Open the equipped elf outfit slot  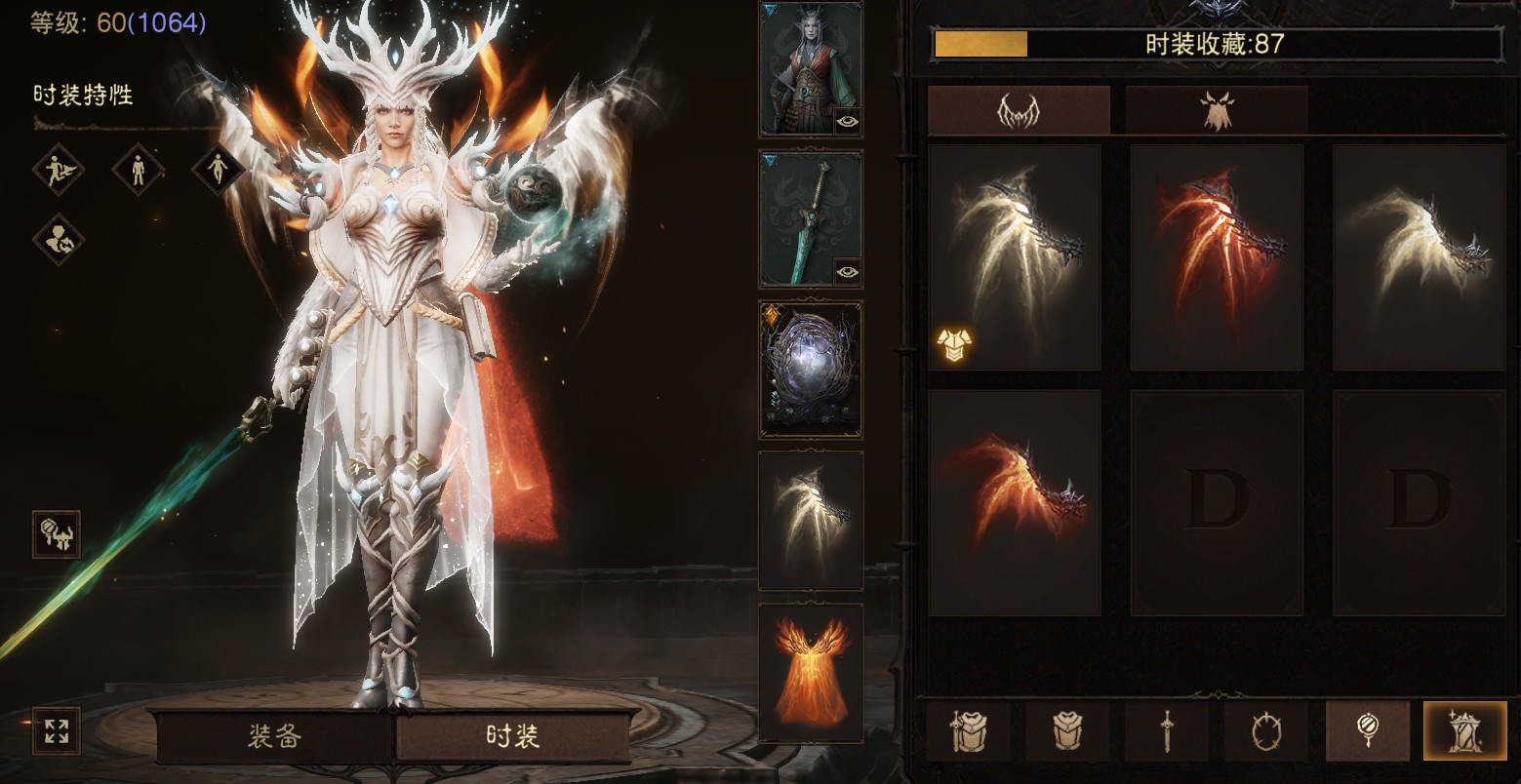810,68
